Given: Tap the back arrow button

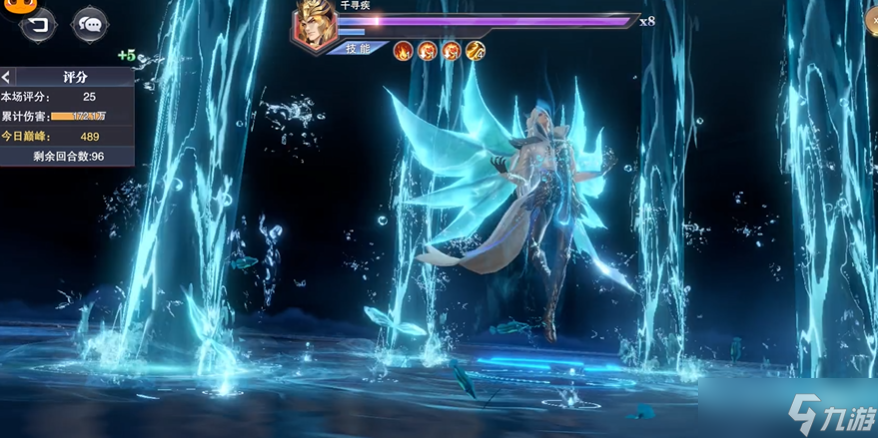Looking at the screenshot, I should click(40, 24).
